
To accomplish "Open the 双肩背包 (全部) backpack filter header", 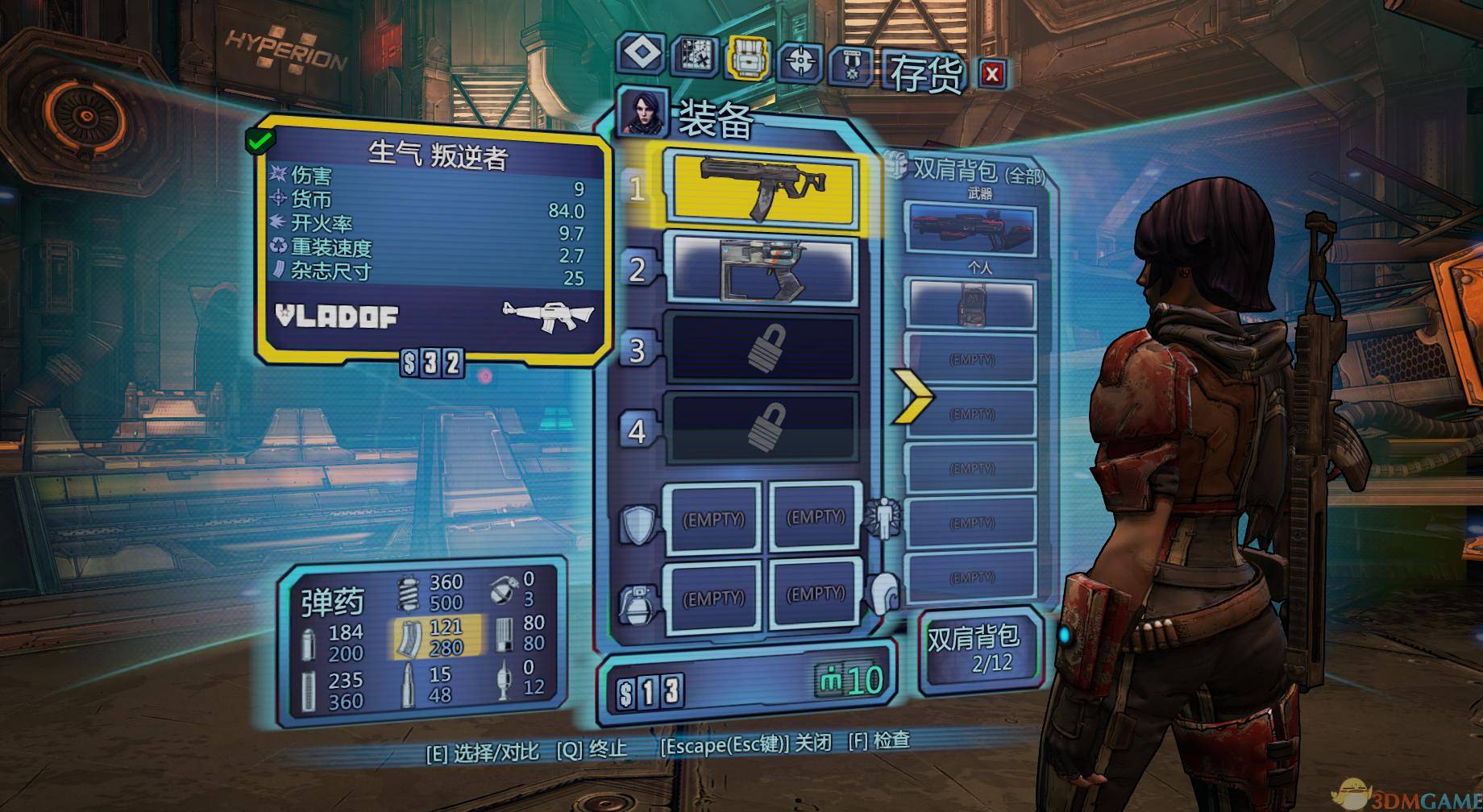I will click(x=971, y=171).
